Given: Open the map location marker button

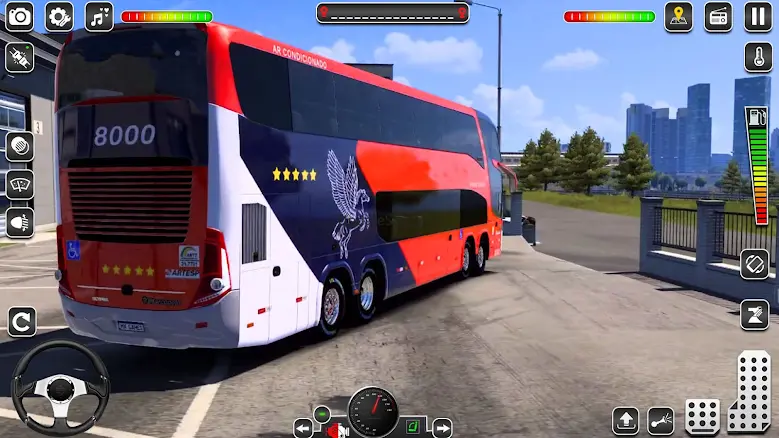Looking at the screenshot, I should (x=679, y=16).
